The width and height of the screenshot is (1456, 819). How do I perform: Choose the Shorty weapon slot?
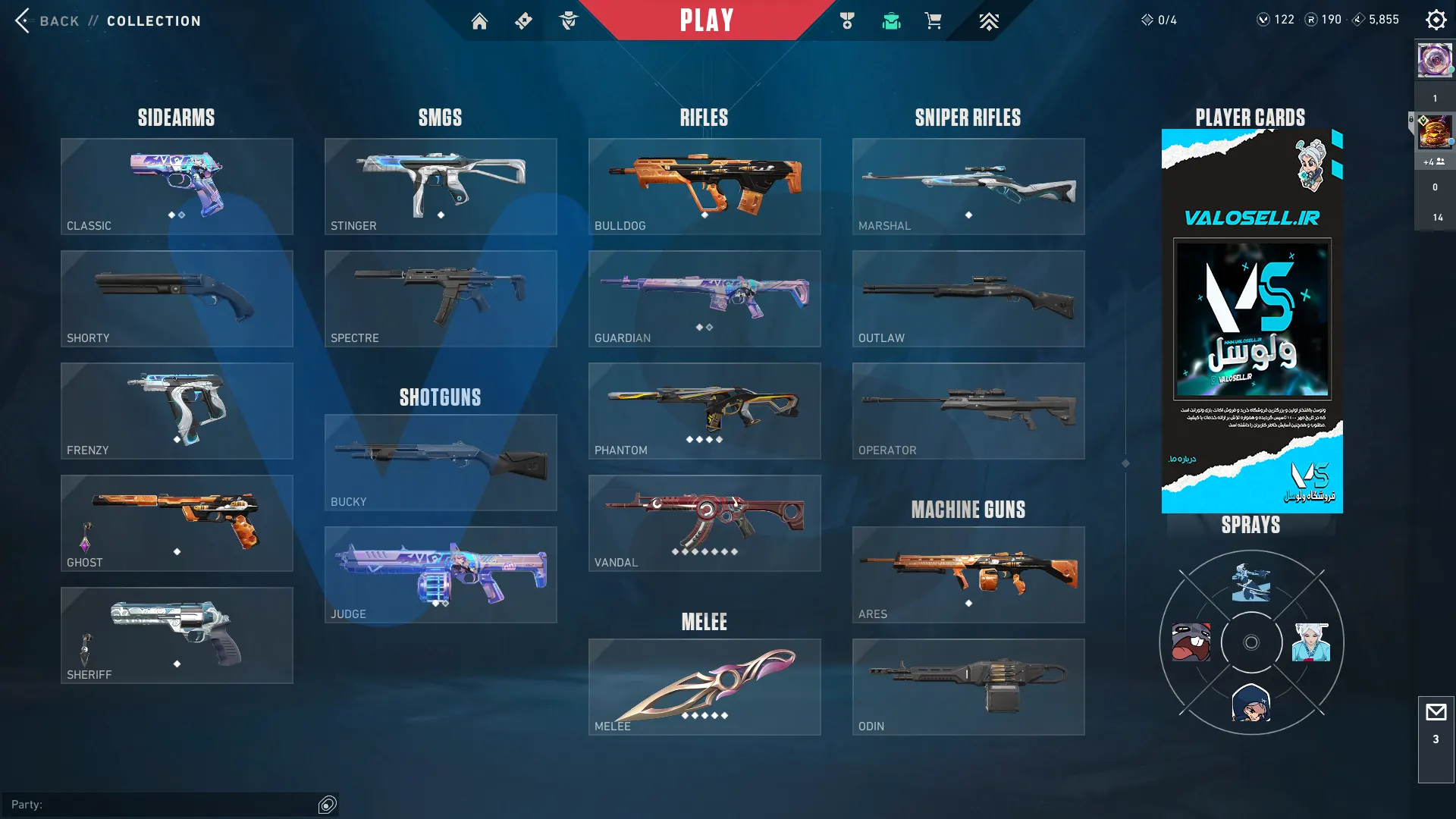pos(177,299)
